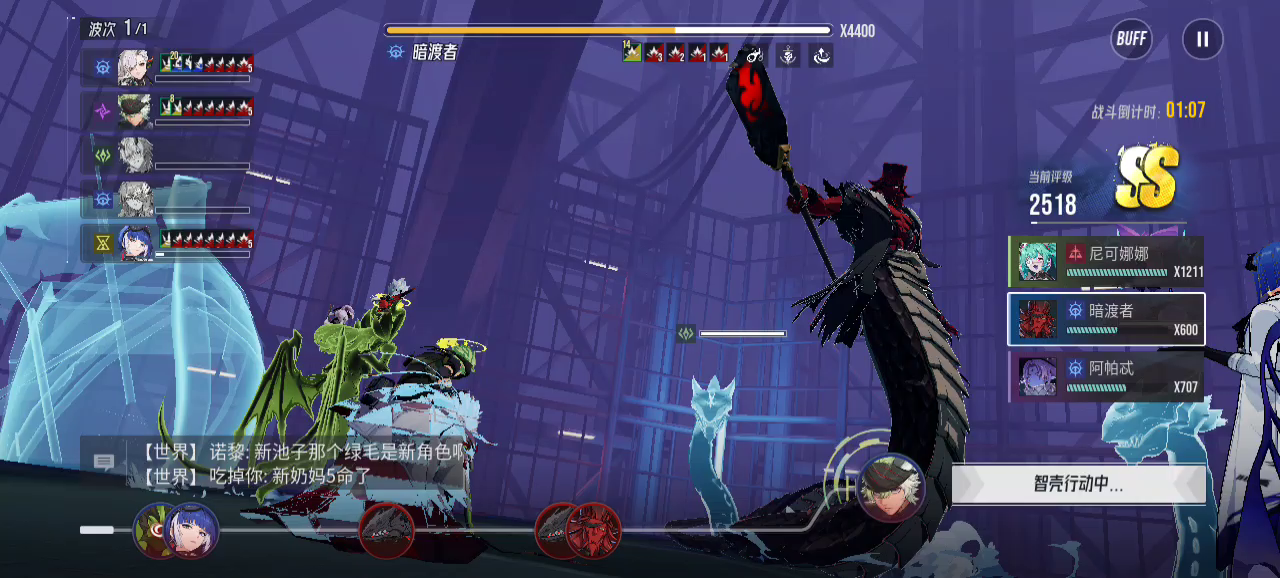
Task: Select the 暗渡者 damage ranking row
Action: click(x=1105, y=319)
